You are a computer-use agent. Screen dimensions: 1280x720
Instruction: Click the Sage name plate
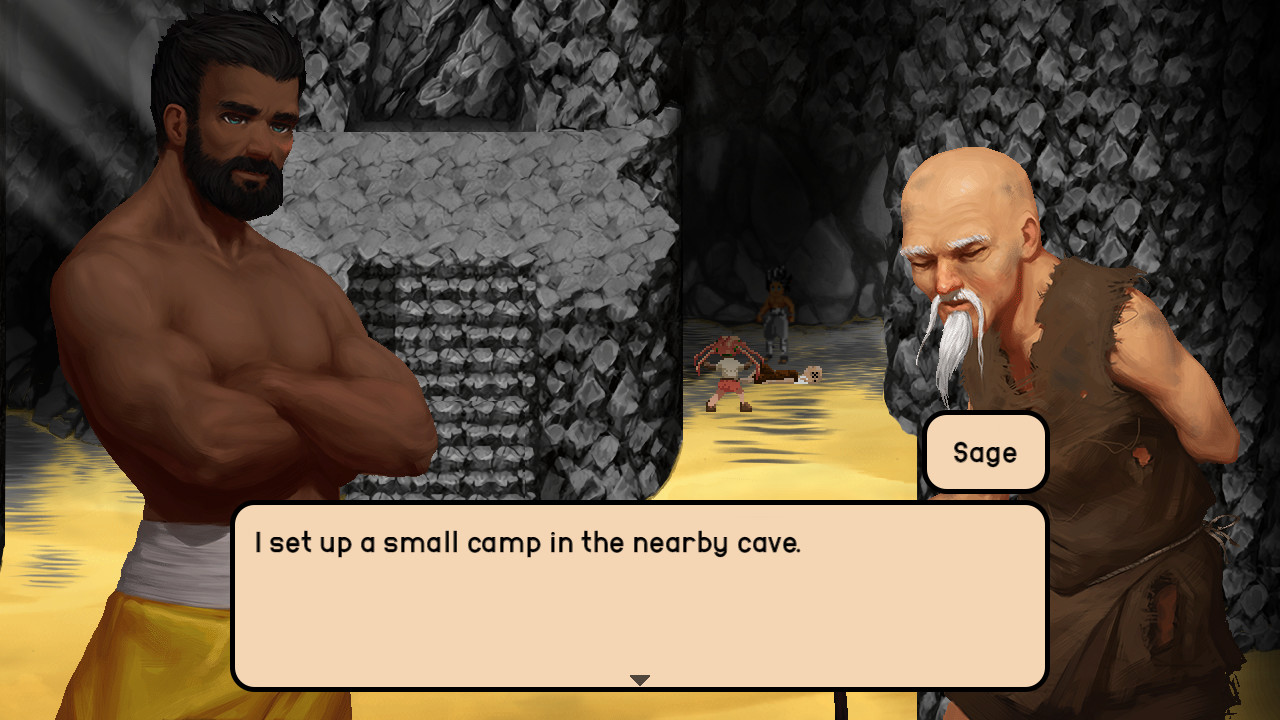point(985,452)
